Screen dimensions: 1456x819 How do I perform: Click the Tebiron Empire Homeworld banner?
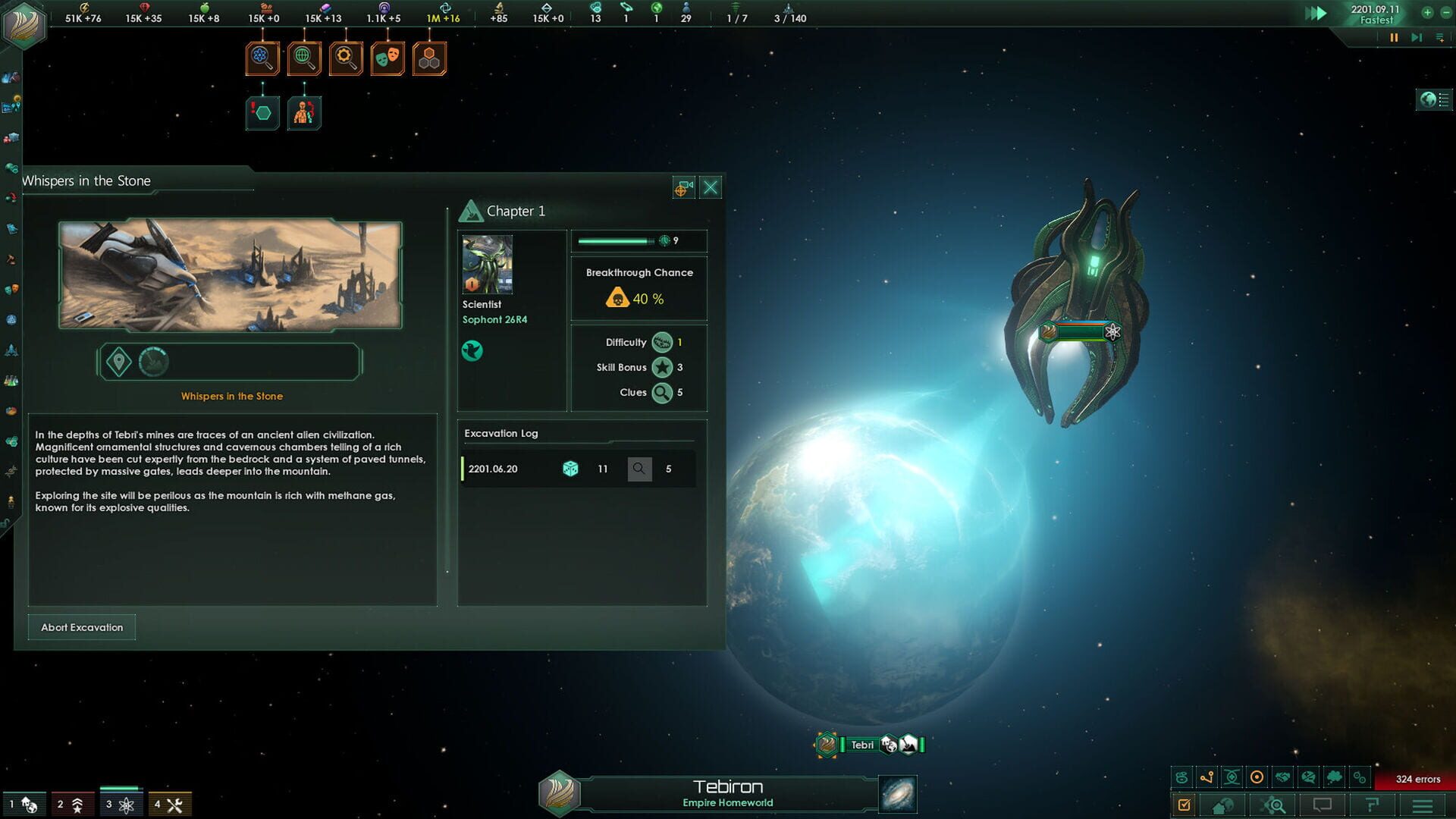coord(728,792)
